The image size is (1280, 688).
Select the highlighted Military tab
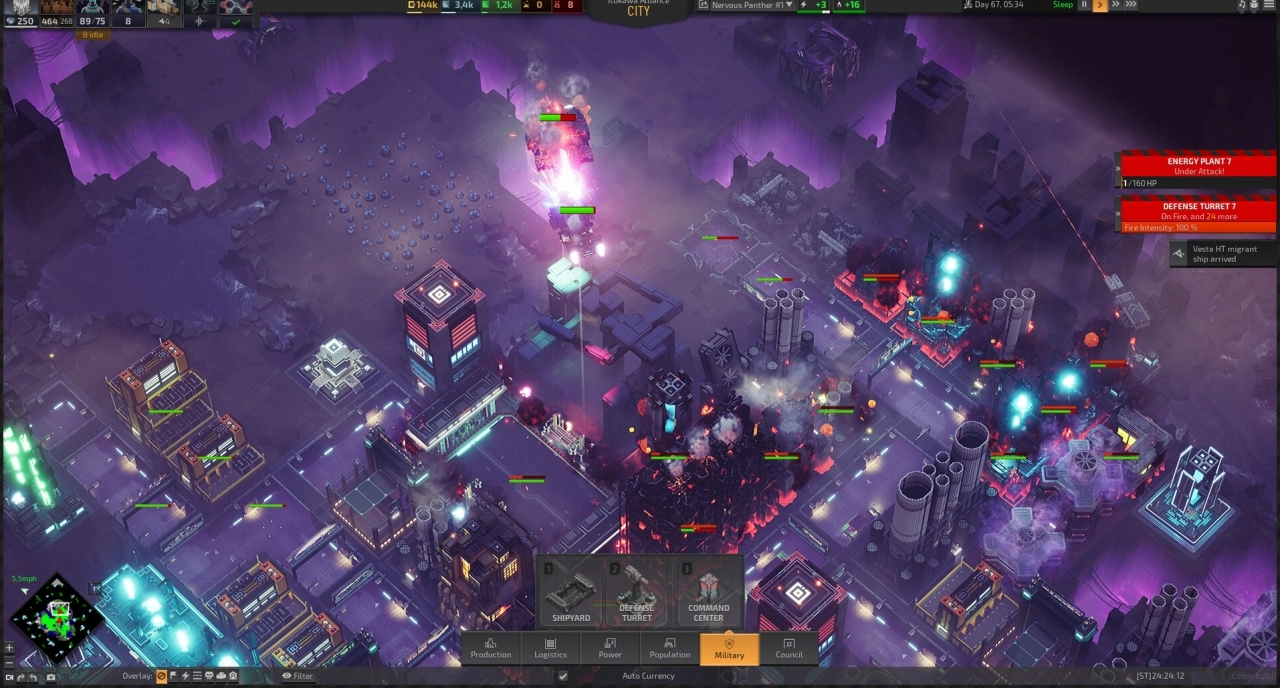click(729, 649)
